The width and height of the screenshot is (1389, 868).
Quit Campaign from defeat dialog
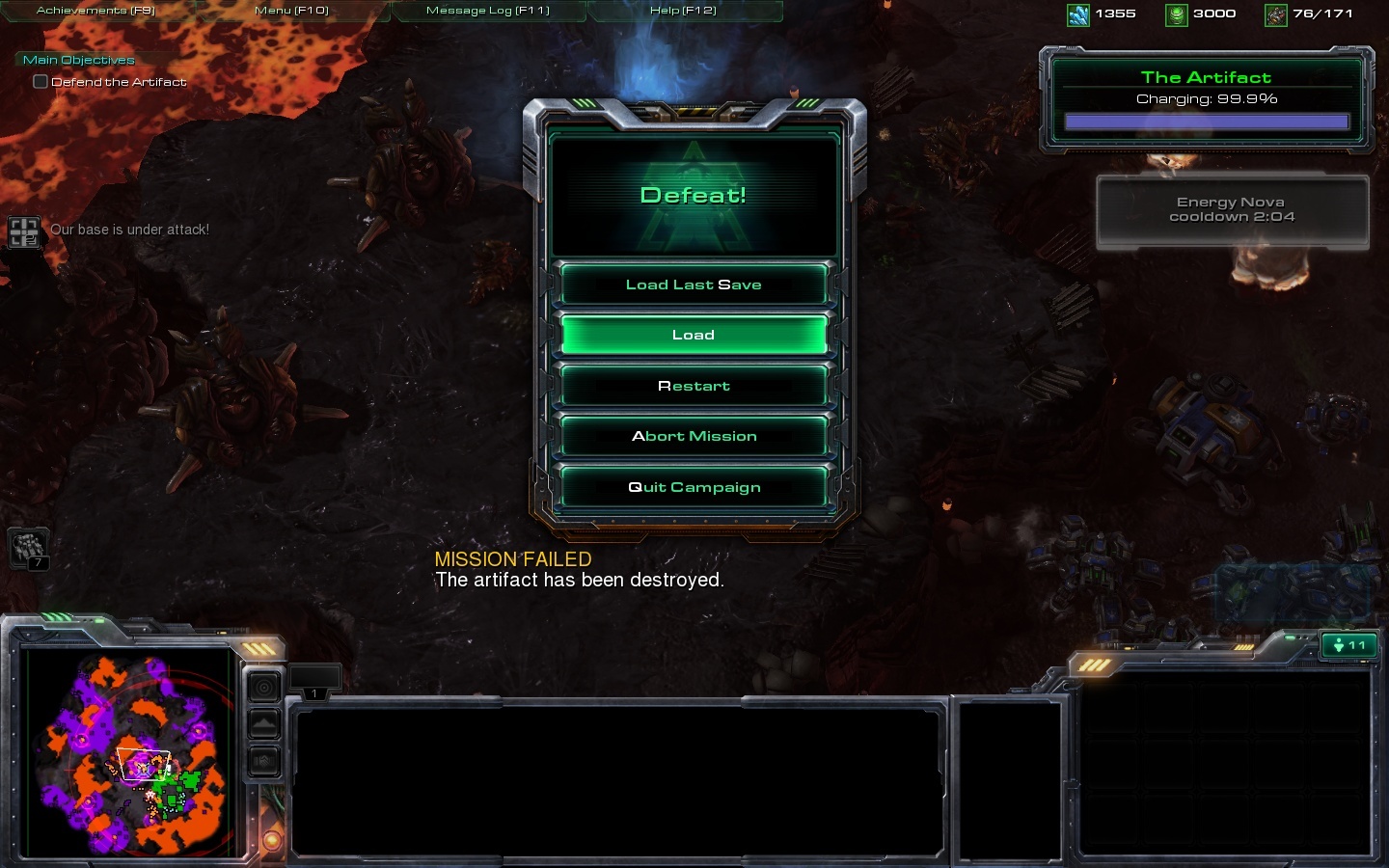[694, 487]
